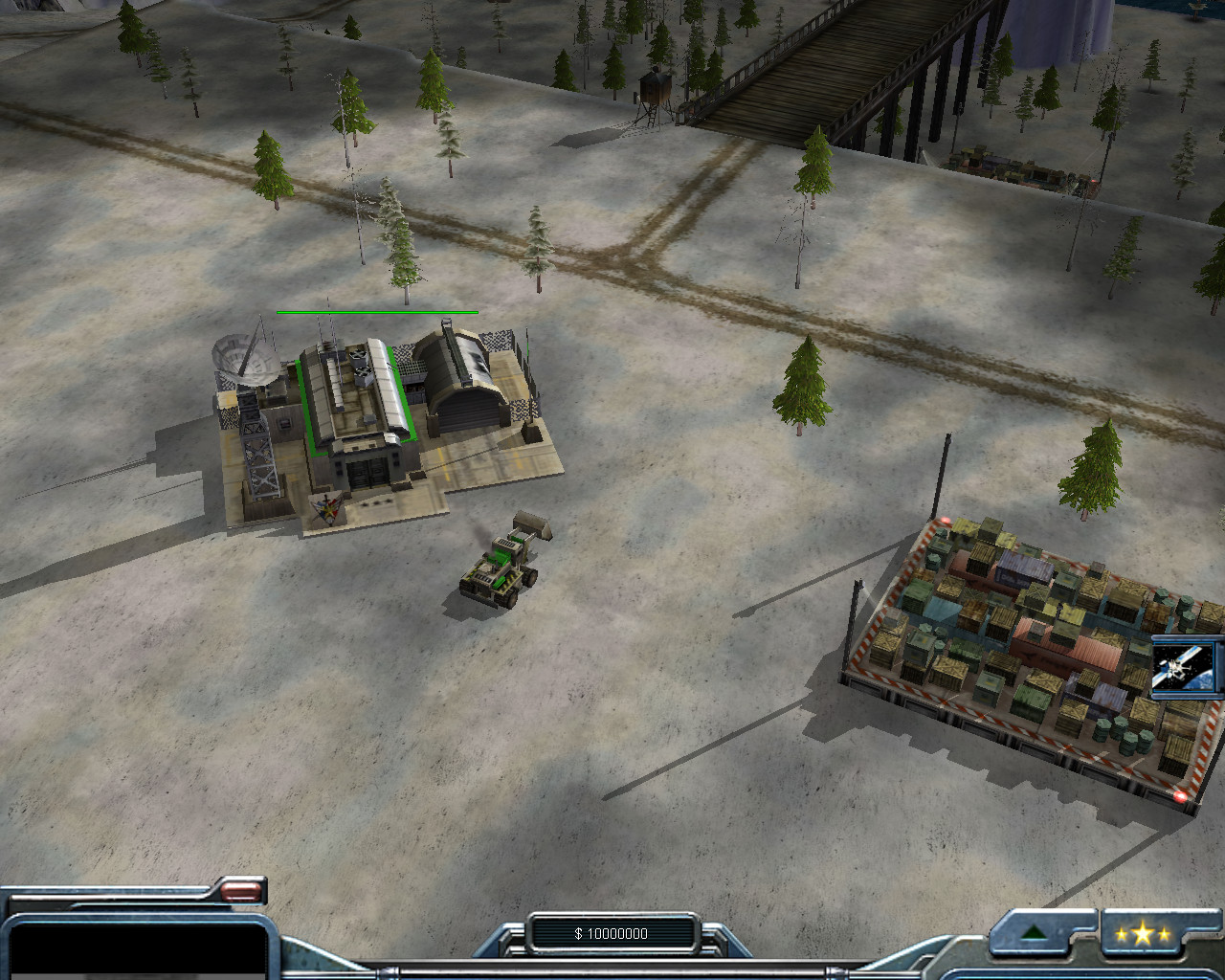Open the three-star Generals powers menu
This screenshot has width=1225, height=980.
click(1142, 934)
